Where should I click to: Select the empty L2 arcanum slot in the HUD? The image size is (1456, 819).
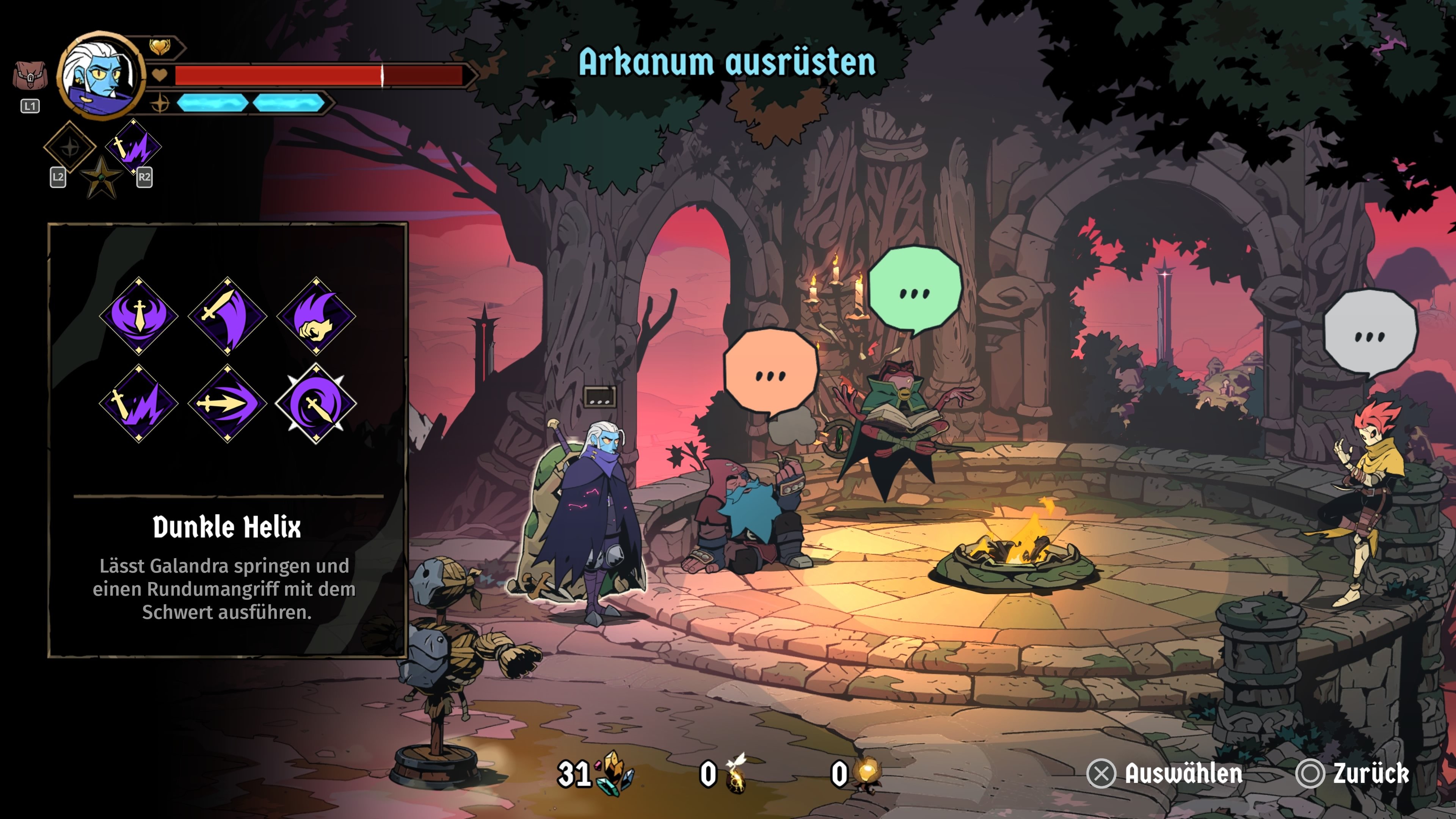click(70, 147)
